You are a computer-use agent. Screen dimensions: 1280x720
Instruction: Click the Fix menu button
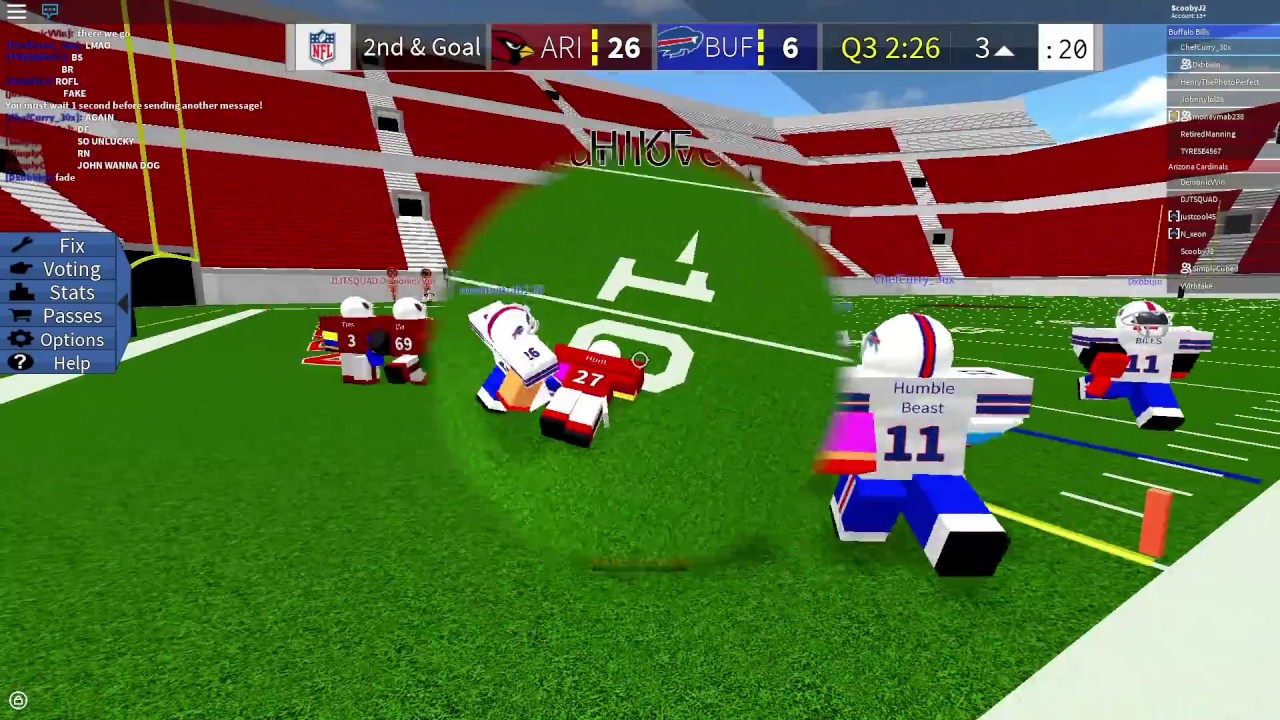71,246
